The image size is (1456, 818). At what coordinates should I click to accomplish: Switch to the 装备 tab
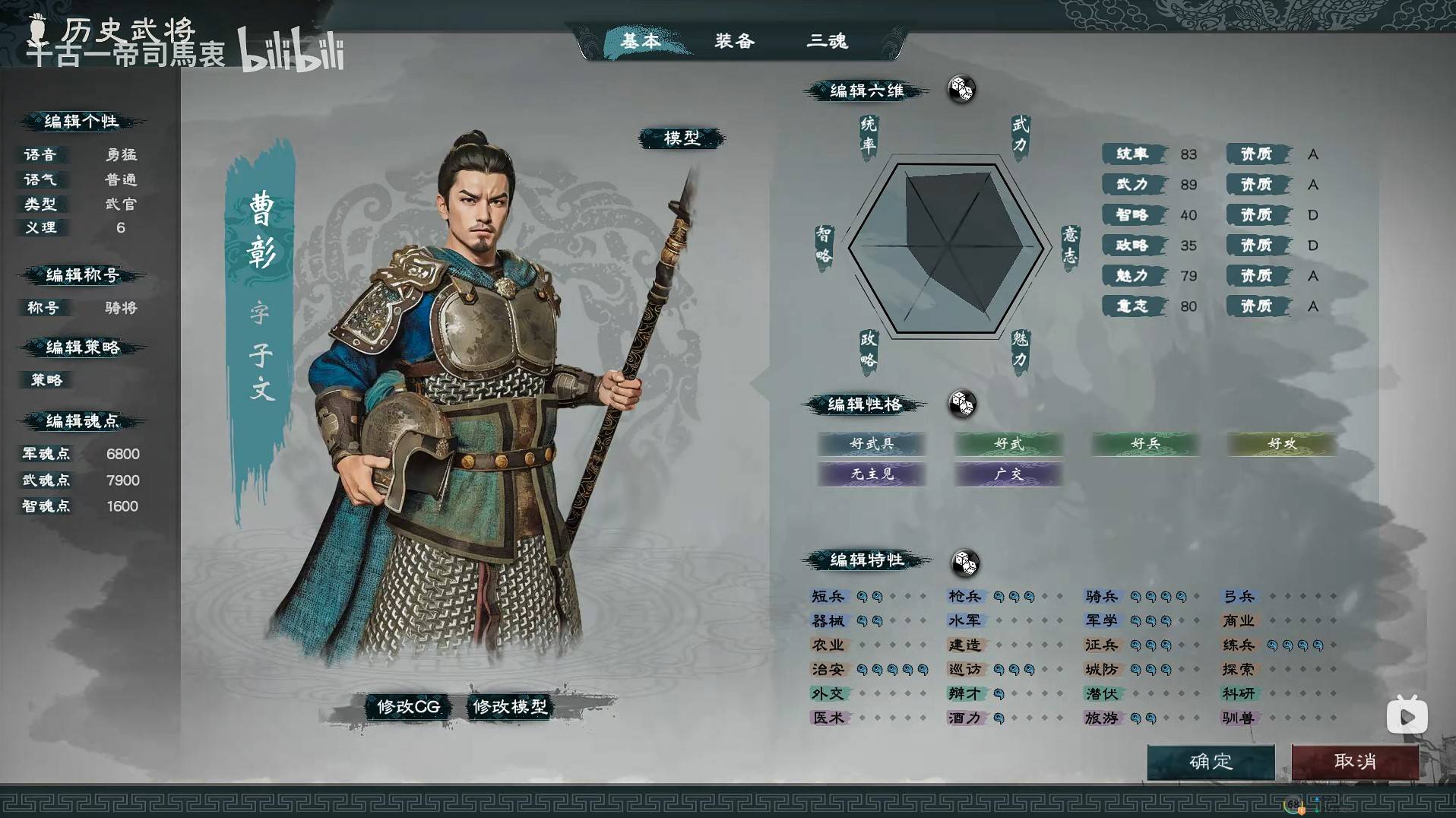[733, 42]
